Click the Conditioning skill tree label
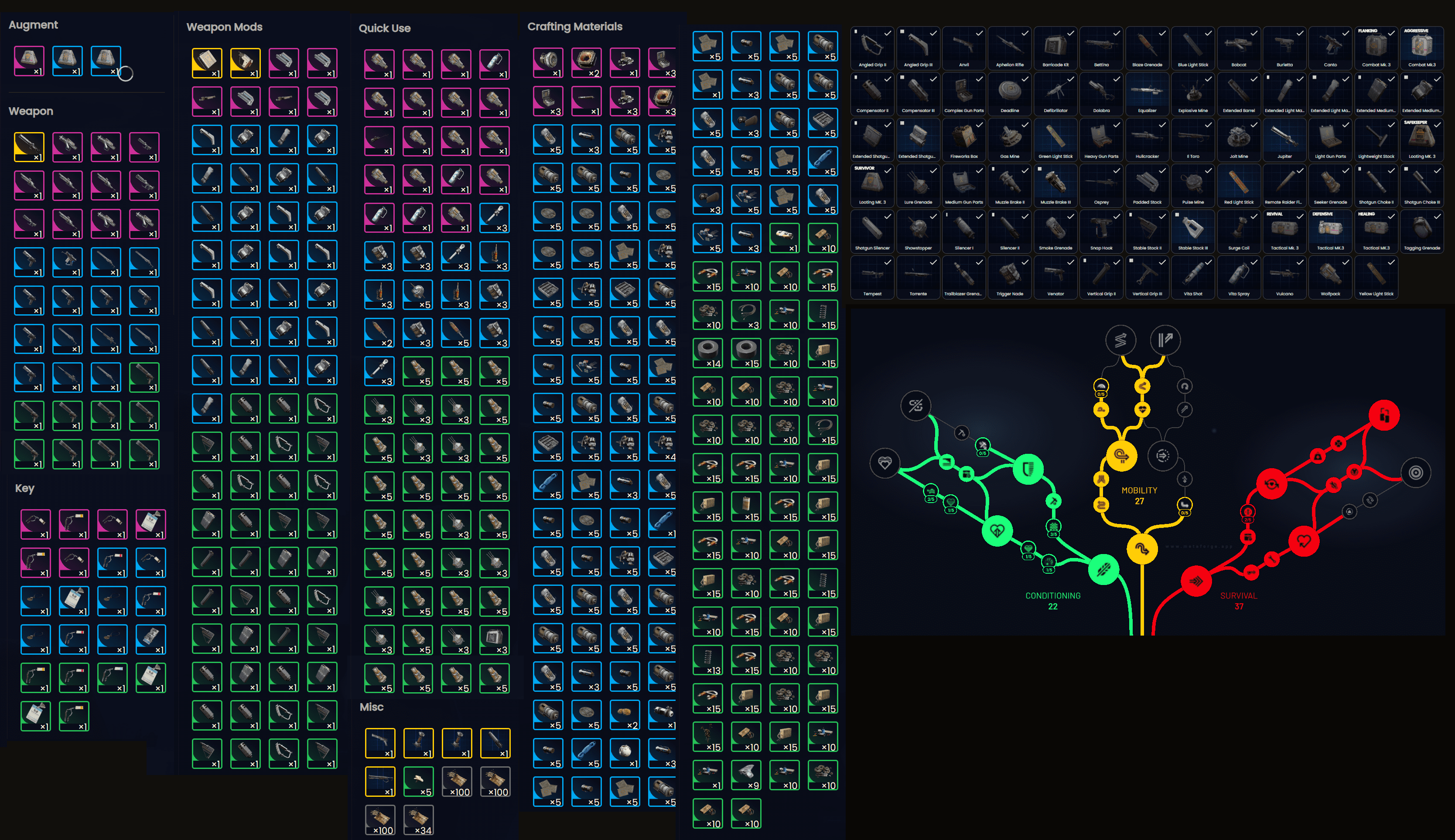 pos(1053,595)
